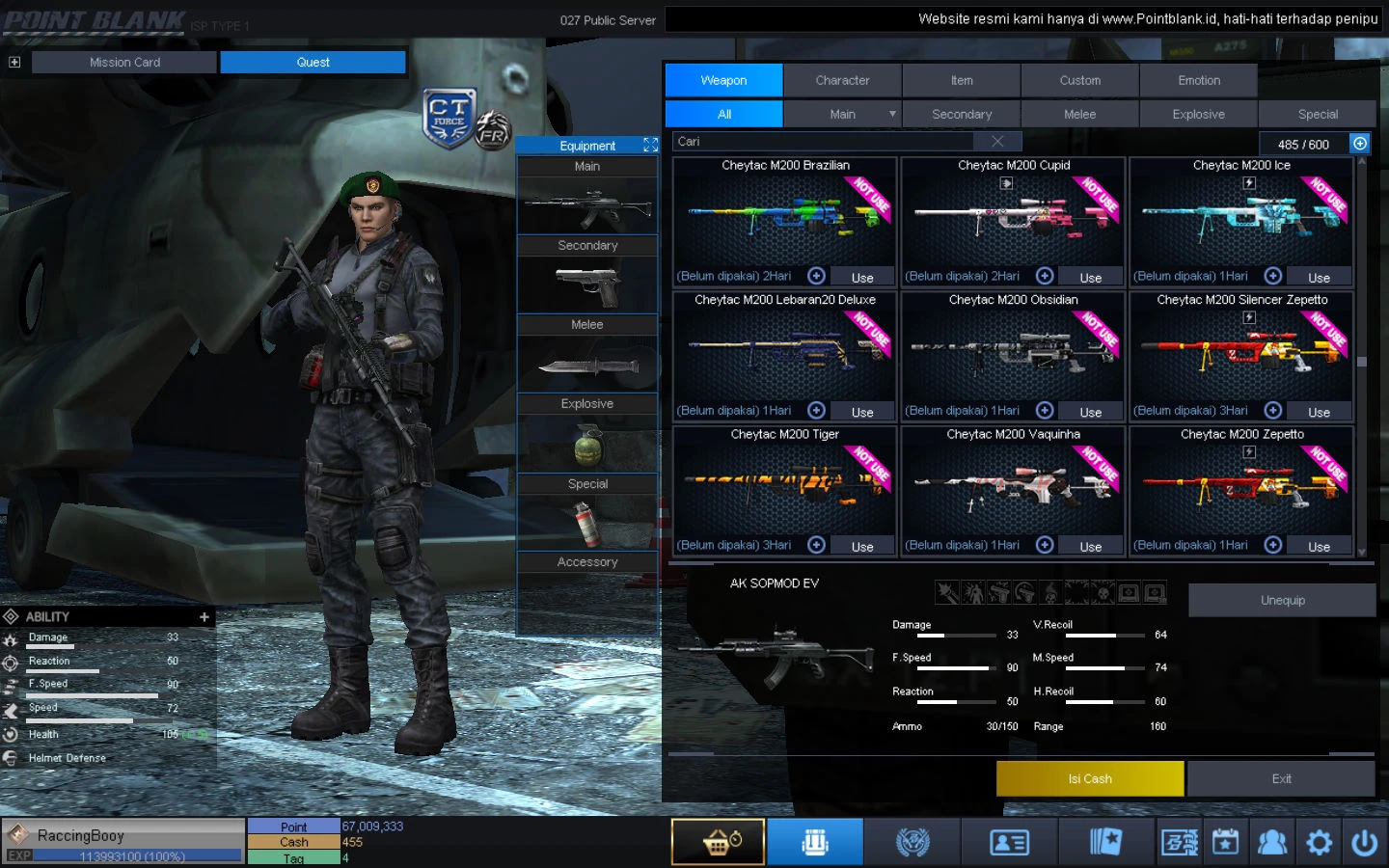This screenshot has width=1389, height=868.
Task: Open the clan emblem icon
Action: 912,841
